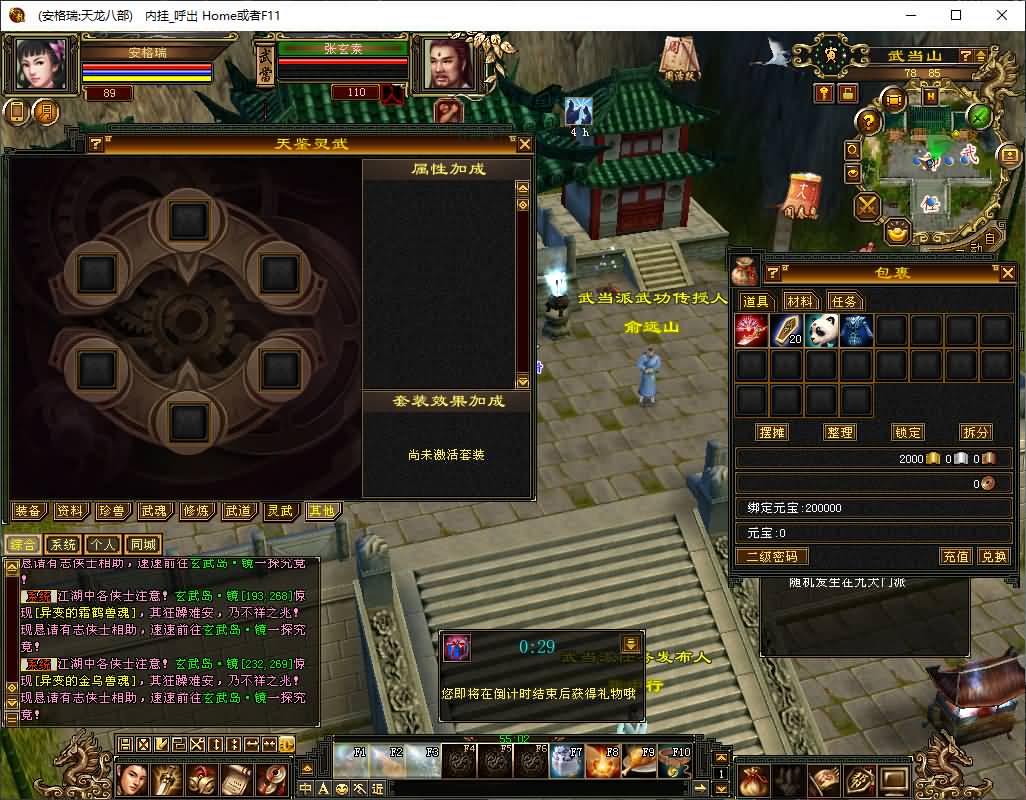
Task: Click the 张玄素 target portrait
Action: pos(448,64)
